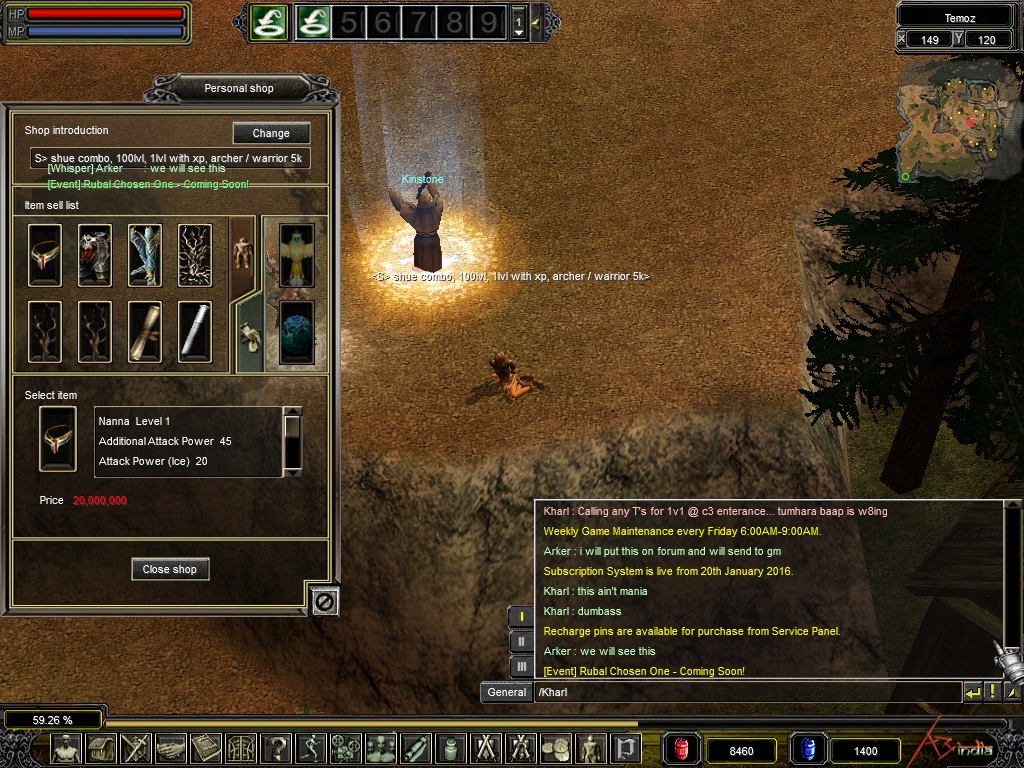Click the question mark help icon
Viewport: 1024px width, 768px height.
tap(277, 748)
